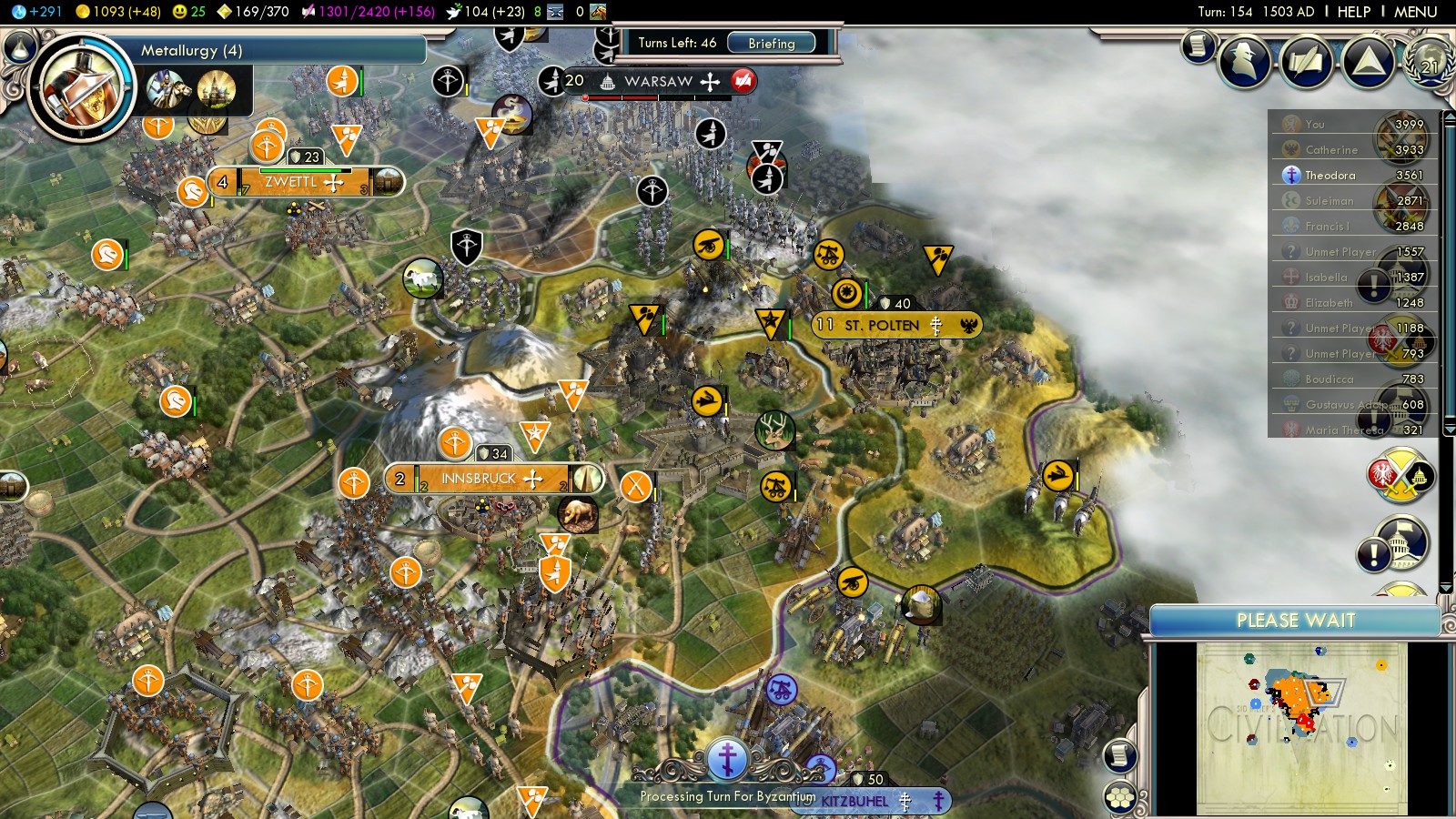The image size is (1456, 819).
Task: Open the espionage spy icon
Action: (x=1244, y=60)
